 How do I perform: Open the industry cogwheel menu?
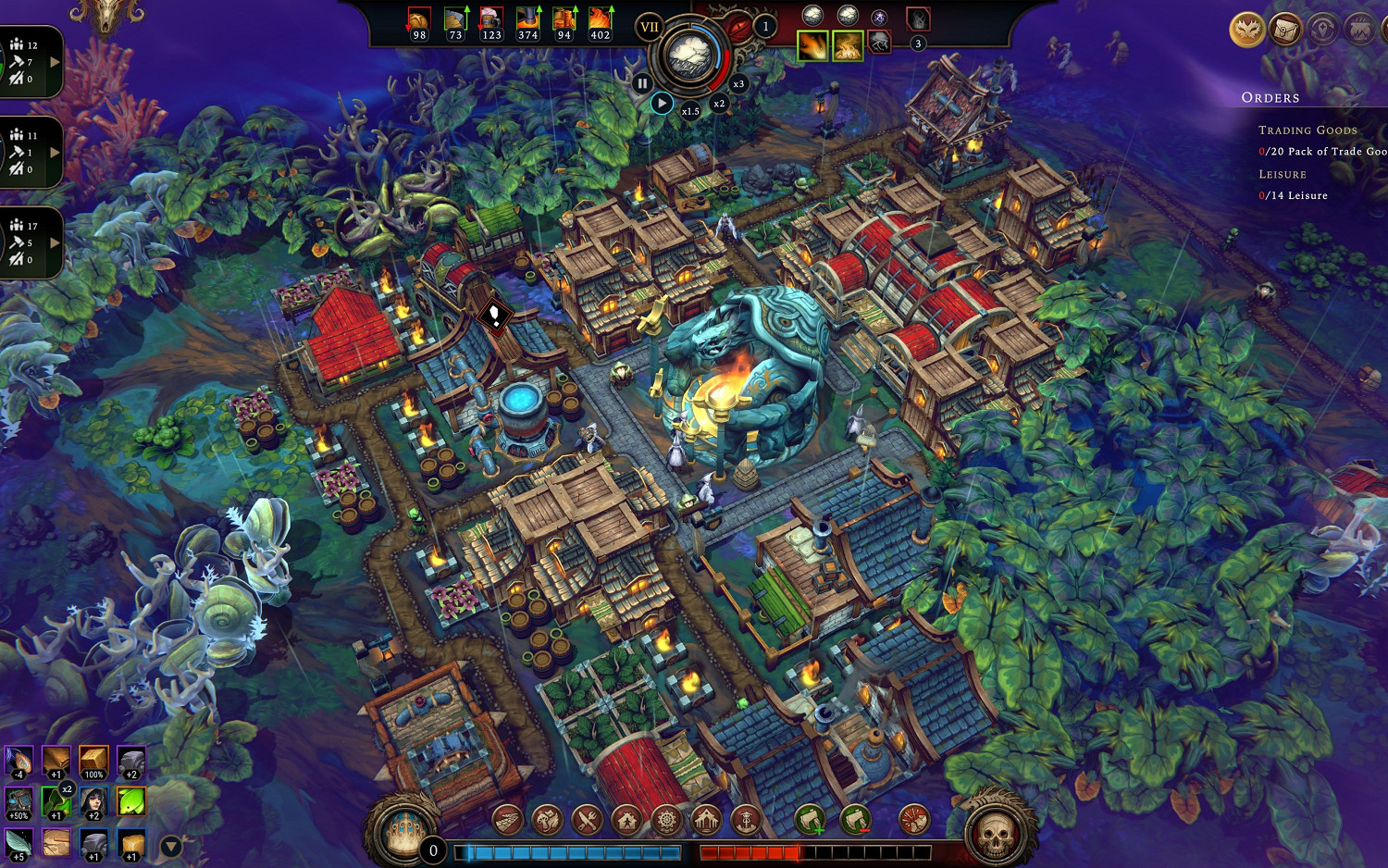pyautogui.click(x=665, y=818)
